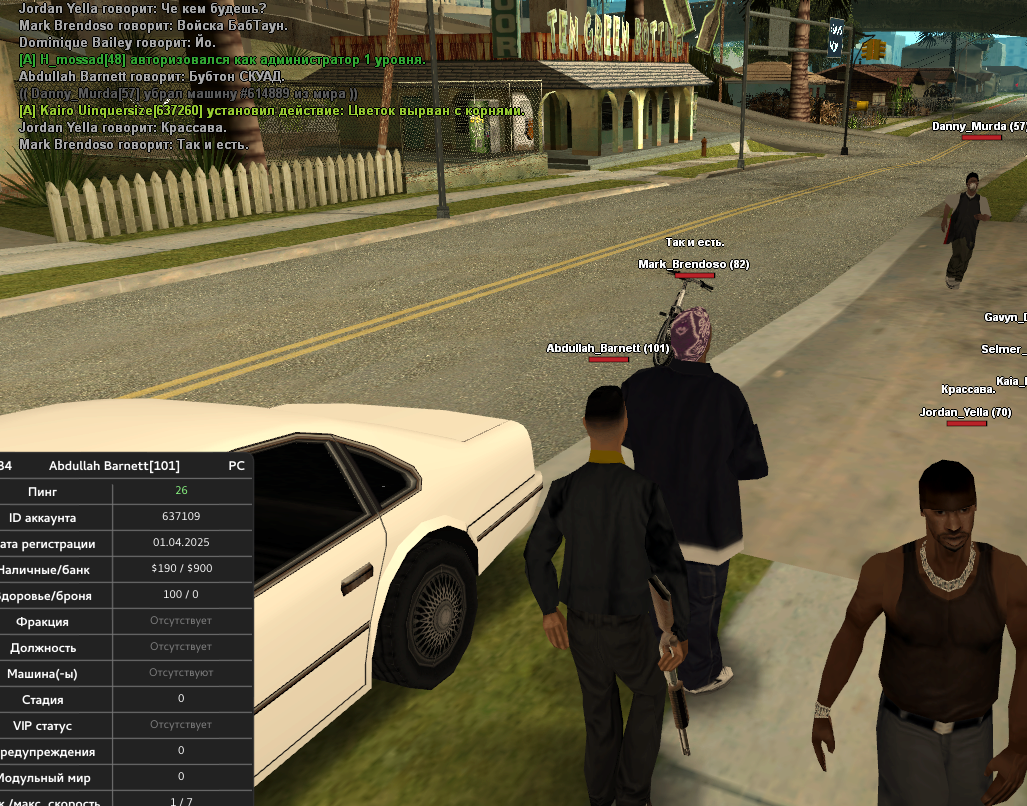Click the Kairo Uinquersize action chat message
The height and width of the screenshot is (806, 1027).
click(x=272, y=110)
